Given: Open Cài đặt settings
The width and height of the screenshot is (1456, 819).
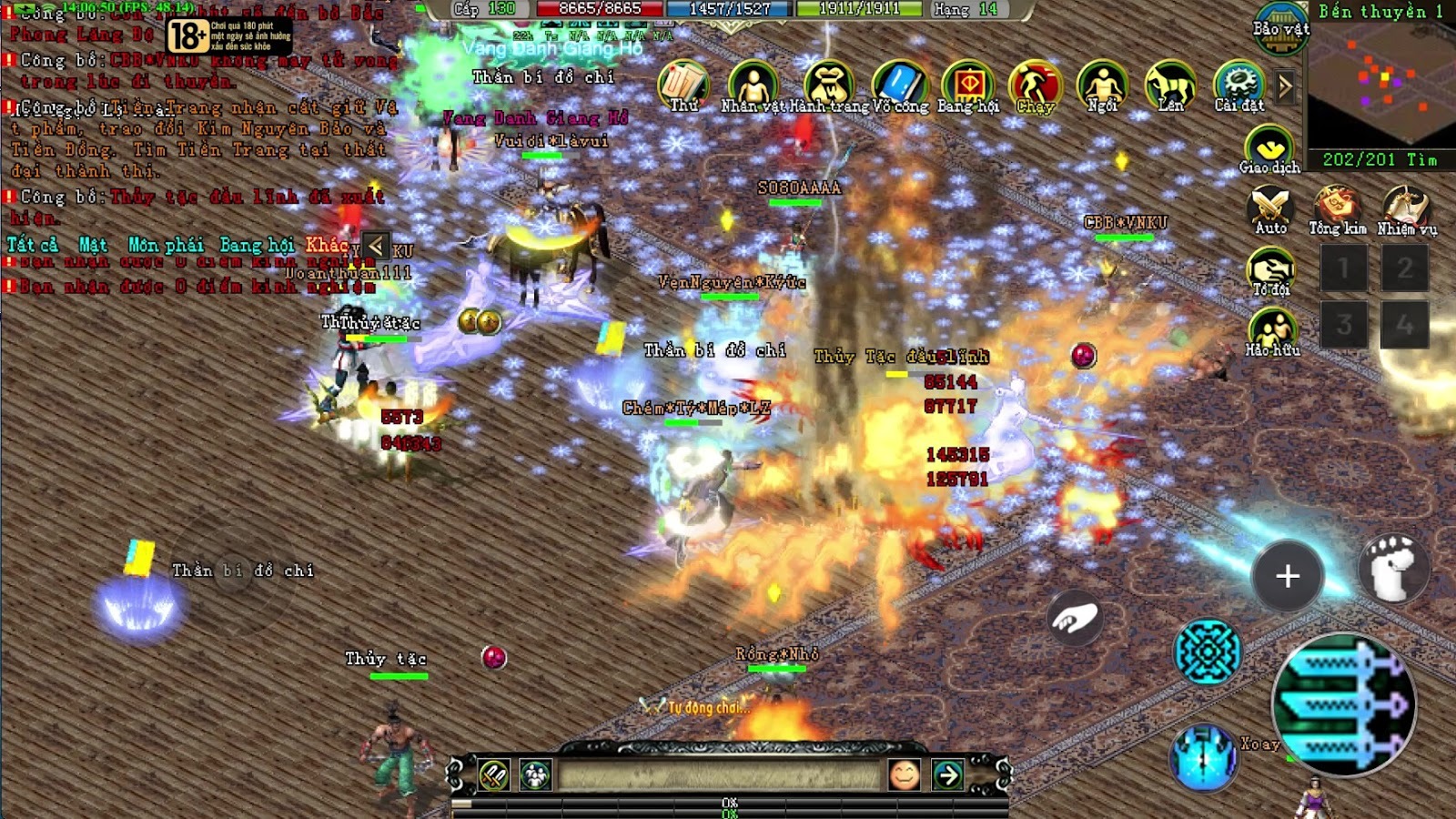Looking at the screenshot, I should [x=1239, y=85].
